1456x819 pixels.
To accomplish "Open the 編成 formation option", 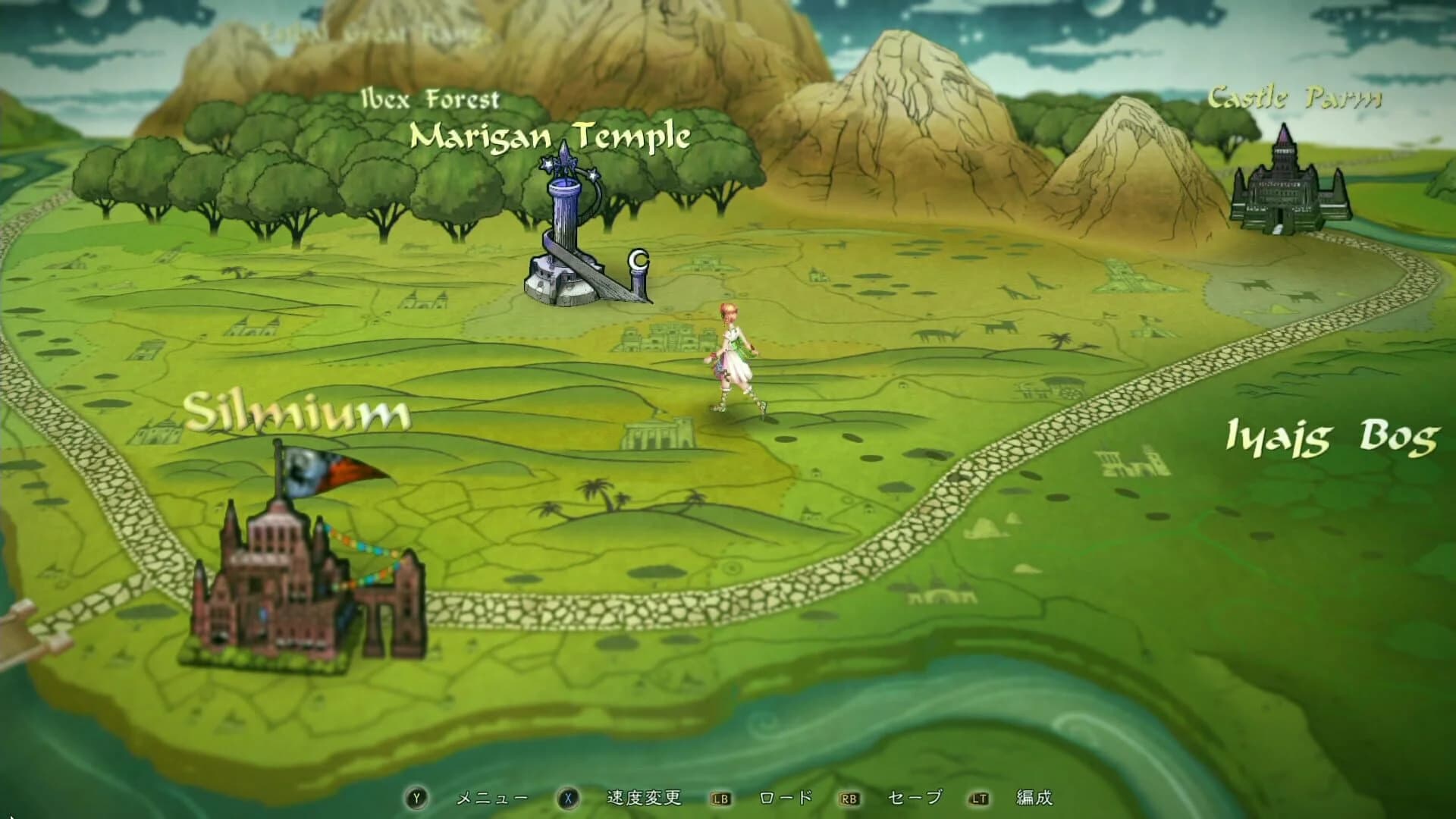I will pyautogui.click(x=1037, y=797).
